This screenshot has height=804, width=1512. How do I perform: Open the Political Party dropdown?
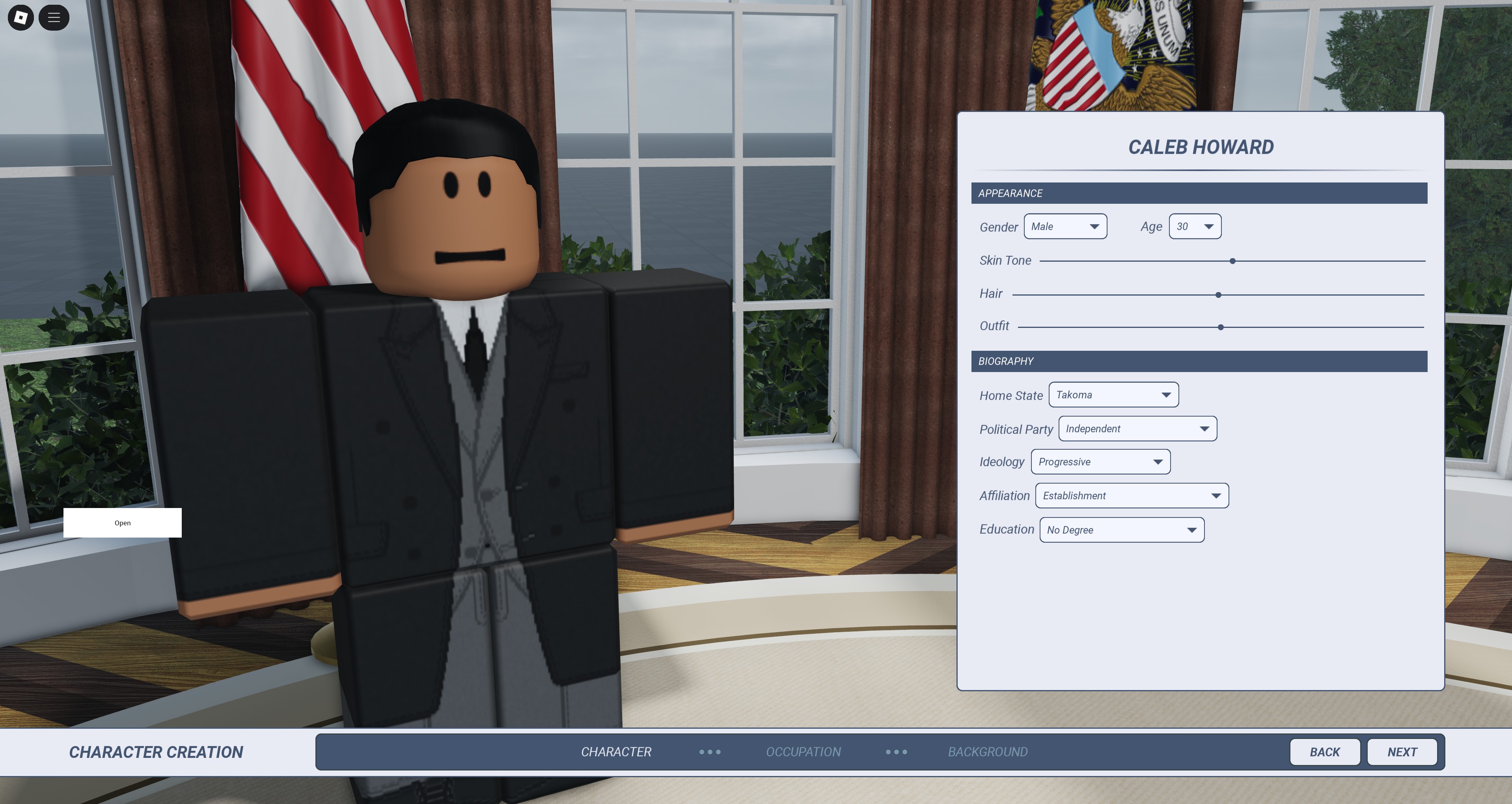[1137, 428]
